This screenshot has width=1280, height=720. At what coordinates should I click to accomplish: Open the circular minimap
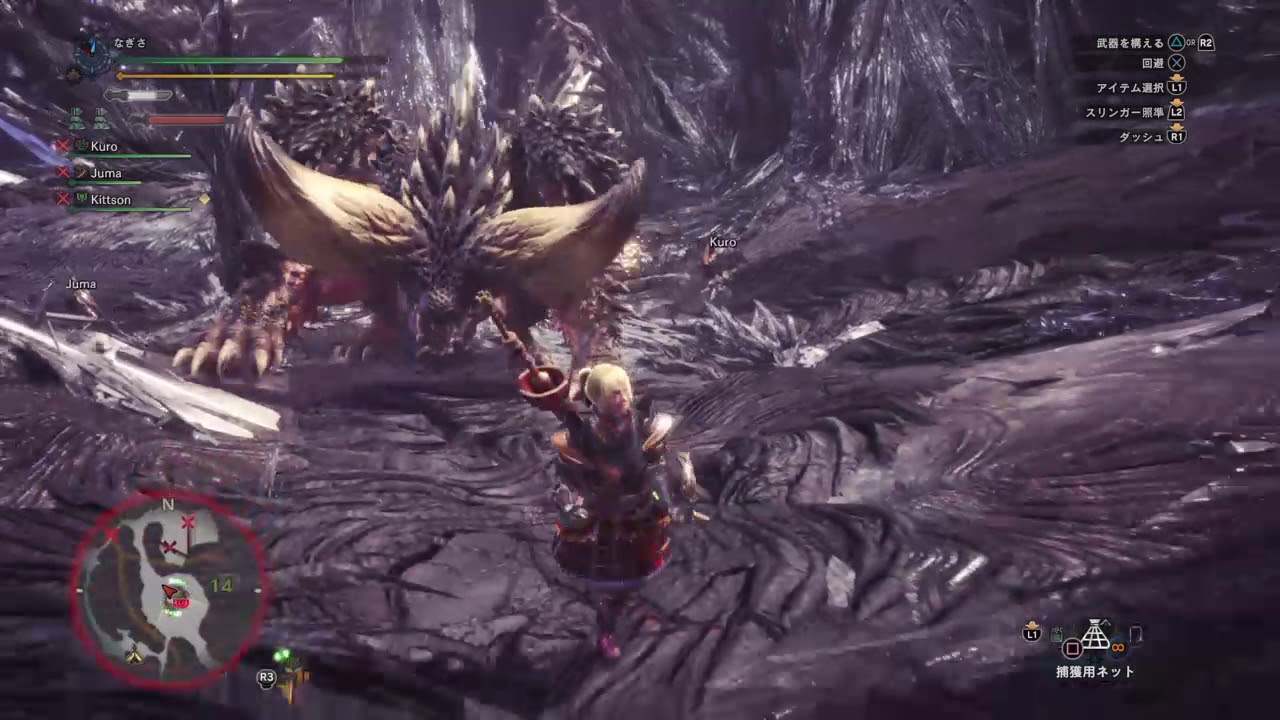pos(168,592)
